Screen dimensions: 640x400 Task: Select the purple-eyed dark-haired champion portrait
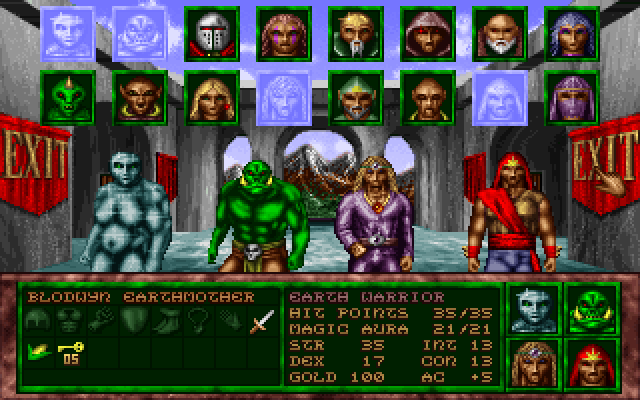281,32
